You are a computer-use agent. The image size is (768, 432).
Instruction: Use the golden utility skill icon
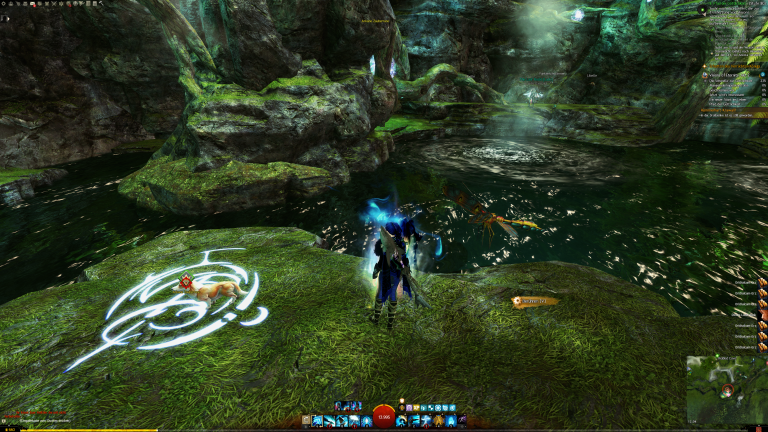(438, 420)
